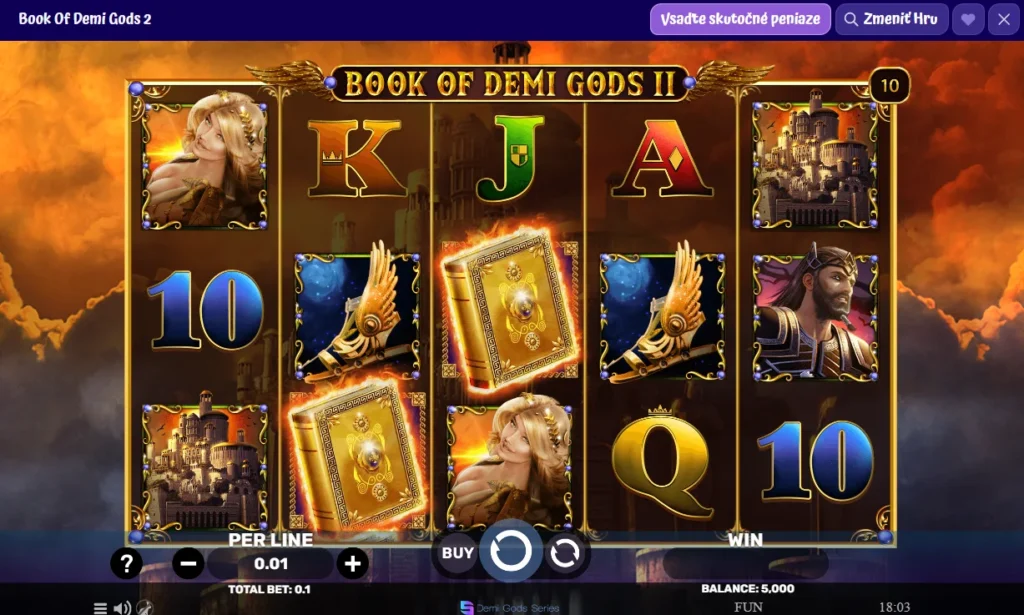Click the paylines count badge showing 10
The height and width of the screenshot is (615, 1024).
[x=889, y=86]
